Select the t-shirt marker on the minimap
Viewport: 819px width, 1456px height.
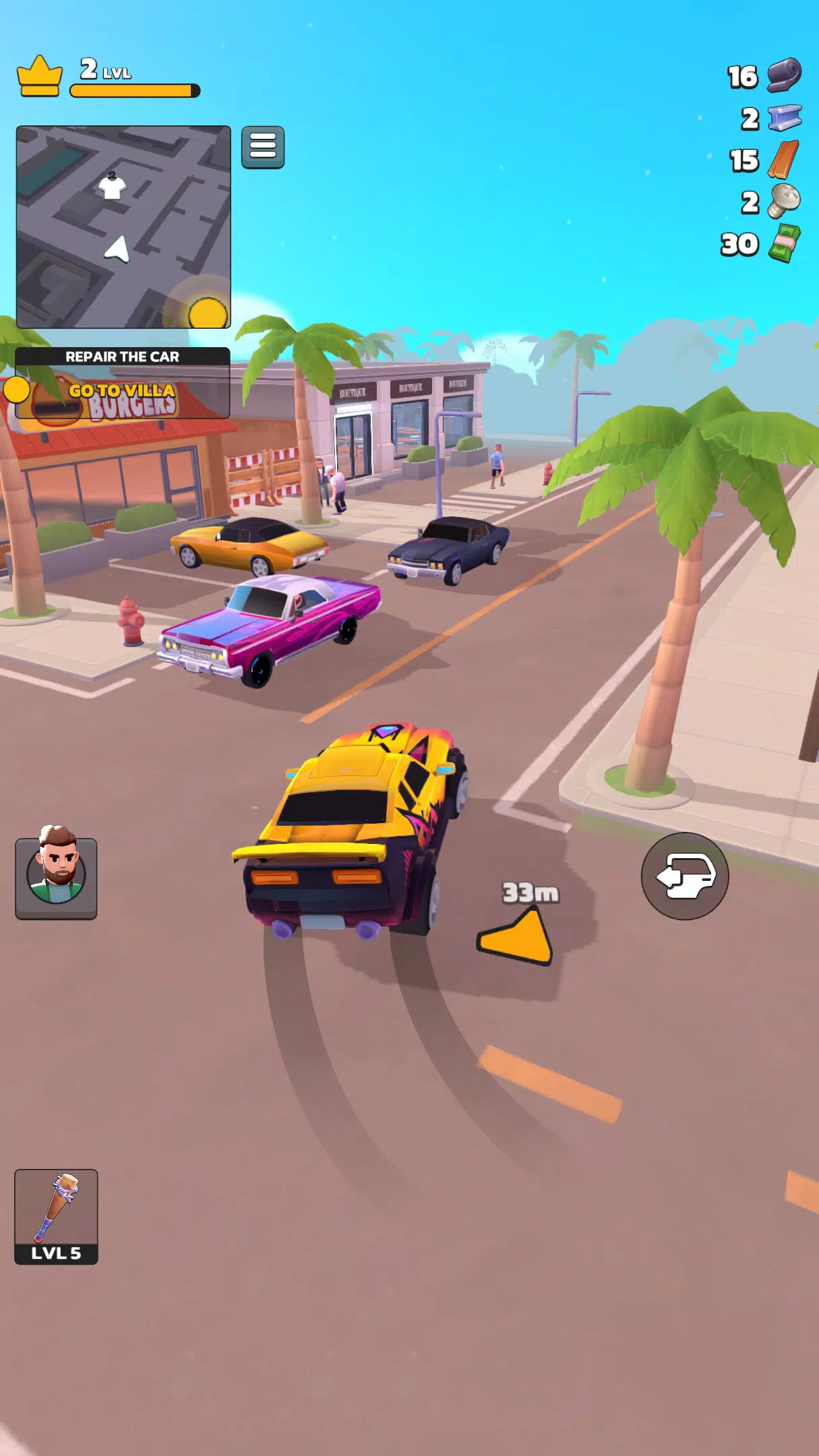(112, 185)
